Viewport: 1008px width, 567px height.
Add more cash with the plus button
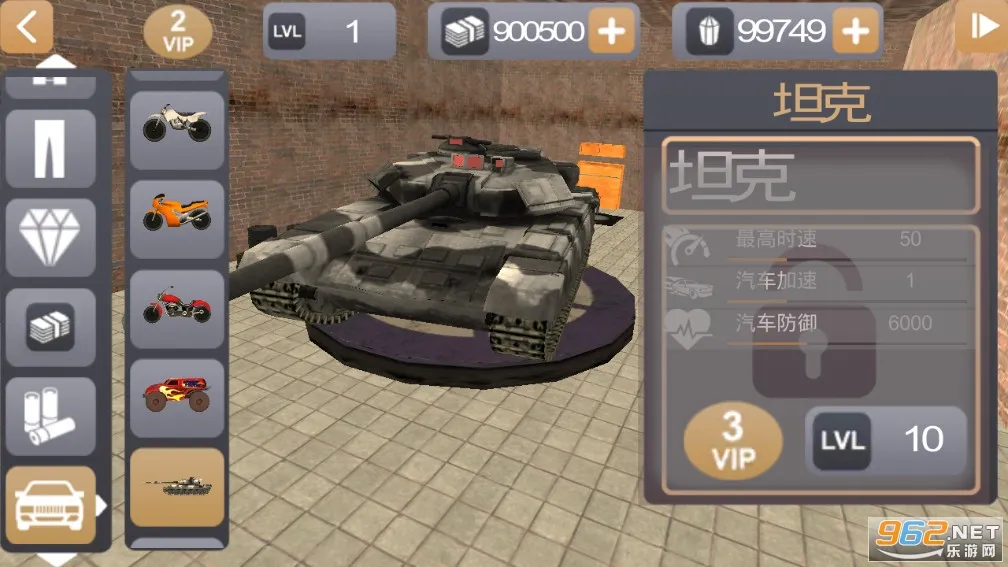tap(611, 32)
